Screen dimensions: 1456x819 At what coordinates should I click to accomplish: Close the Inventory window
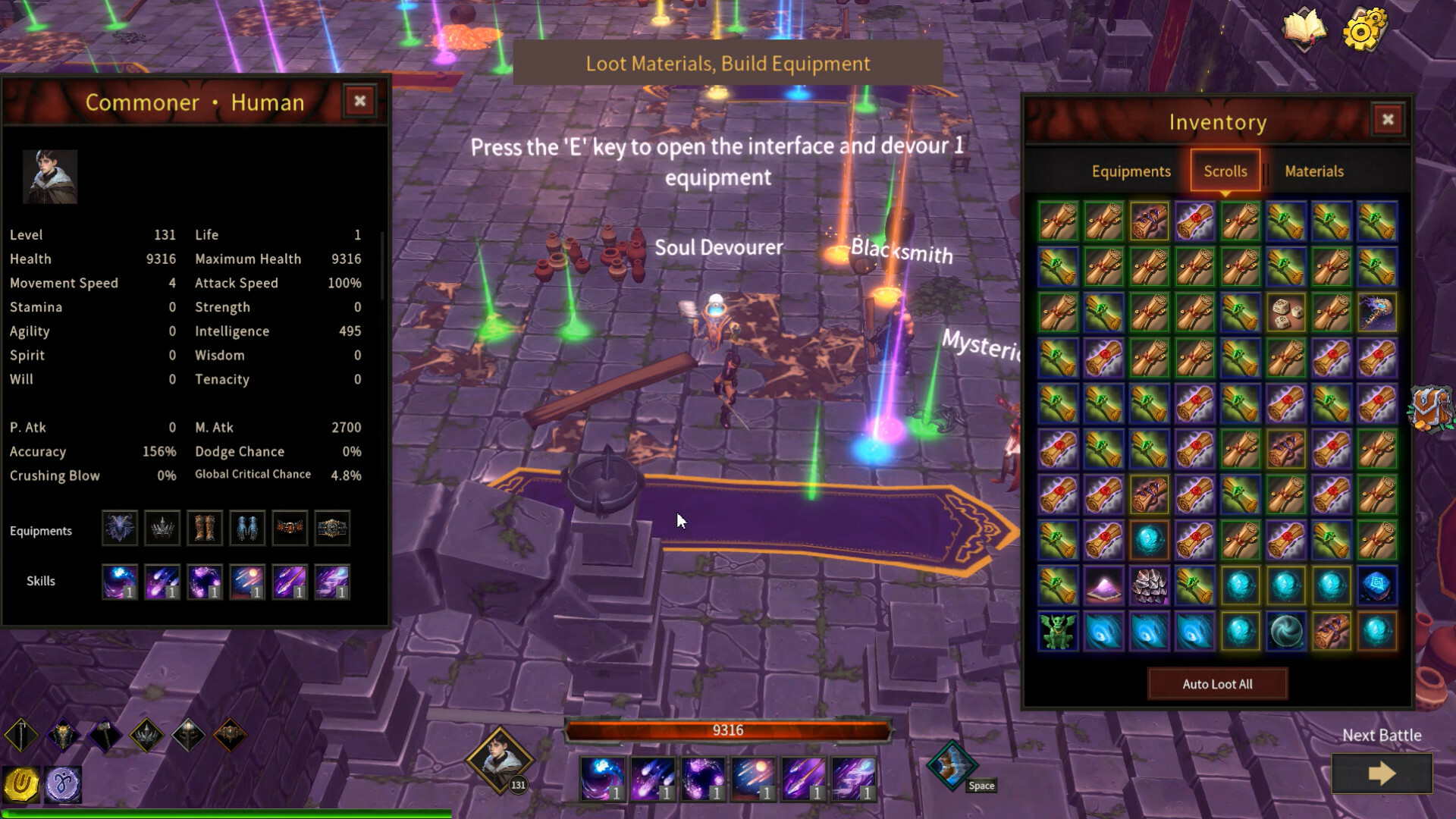click(x=1388, y=120)
